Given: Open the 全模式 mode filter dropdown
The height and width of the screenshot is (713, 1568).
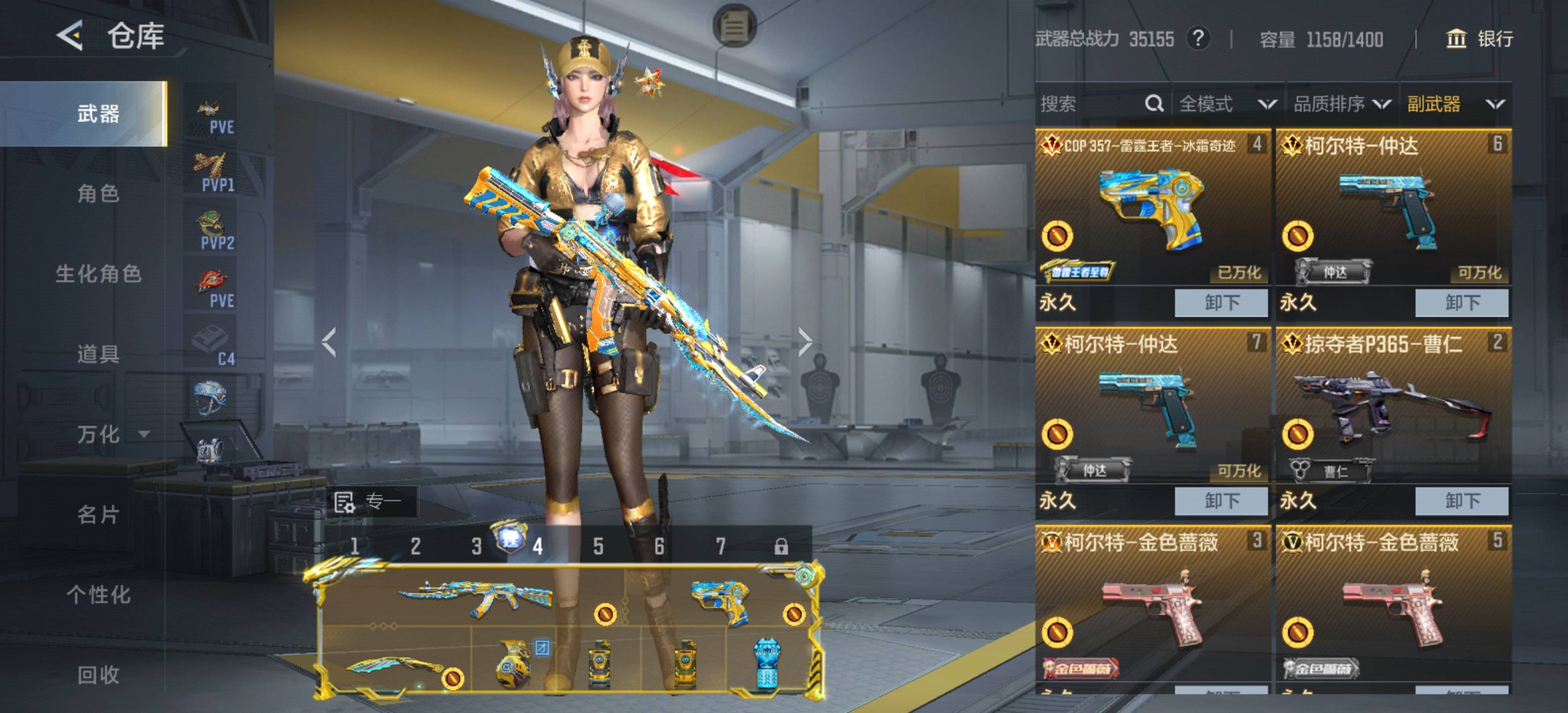Looking at the screenshot, I should pyautogui.click(x=1226, y=104).
